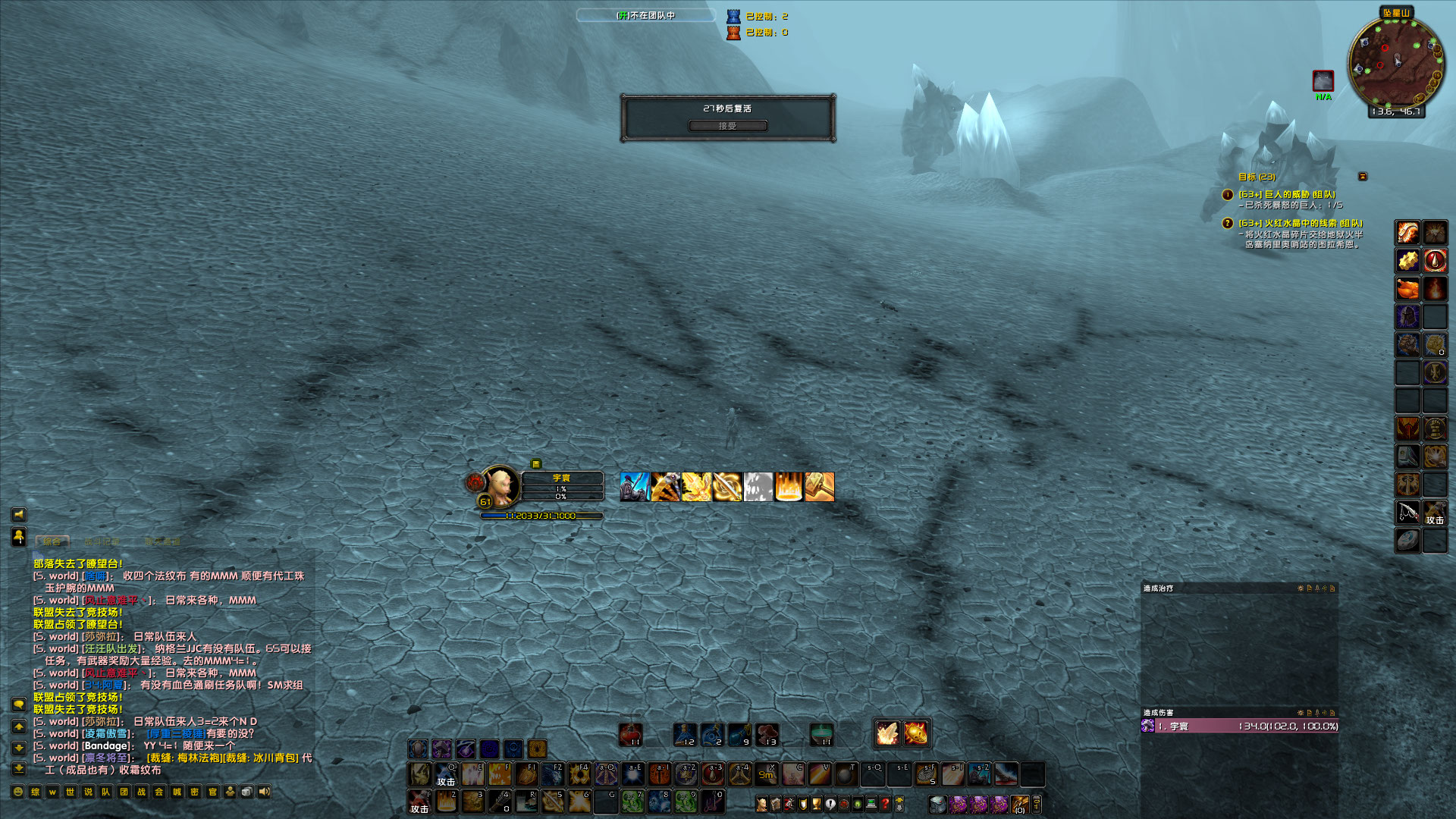Click the yellow experience bar under player portrait
This screenshot has height=819, width=1456.
pyautogui.click(x=540, y=514)
